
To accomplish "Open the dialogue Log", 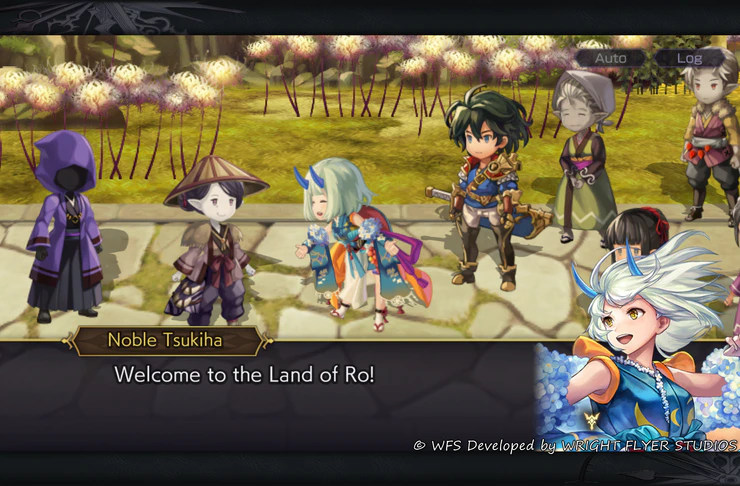I will (690, 58).
